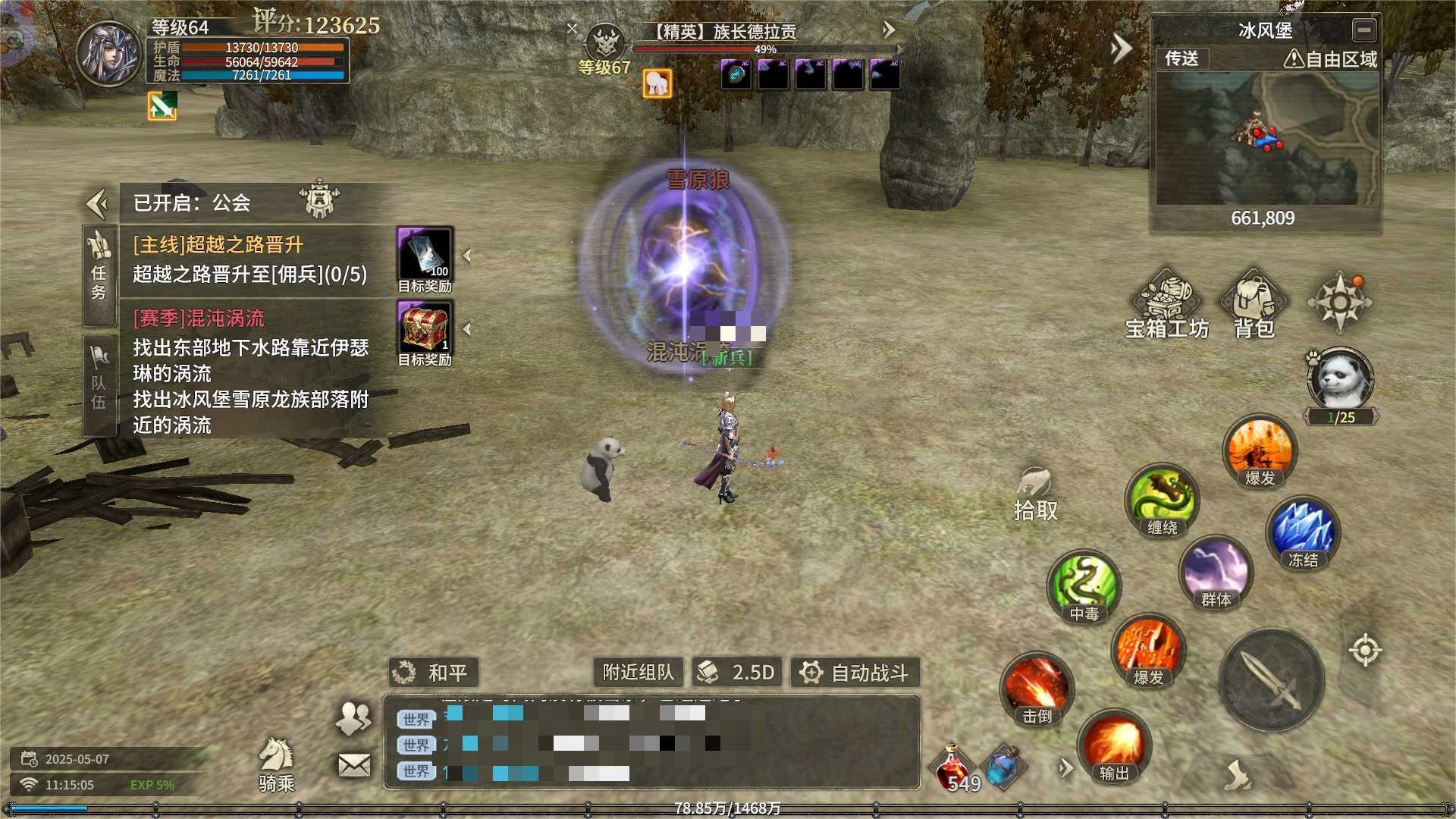
Task: Select the 队伍 team tab
Action: (99, 384)
